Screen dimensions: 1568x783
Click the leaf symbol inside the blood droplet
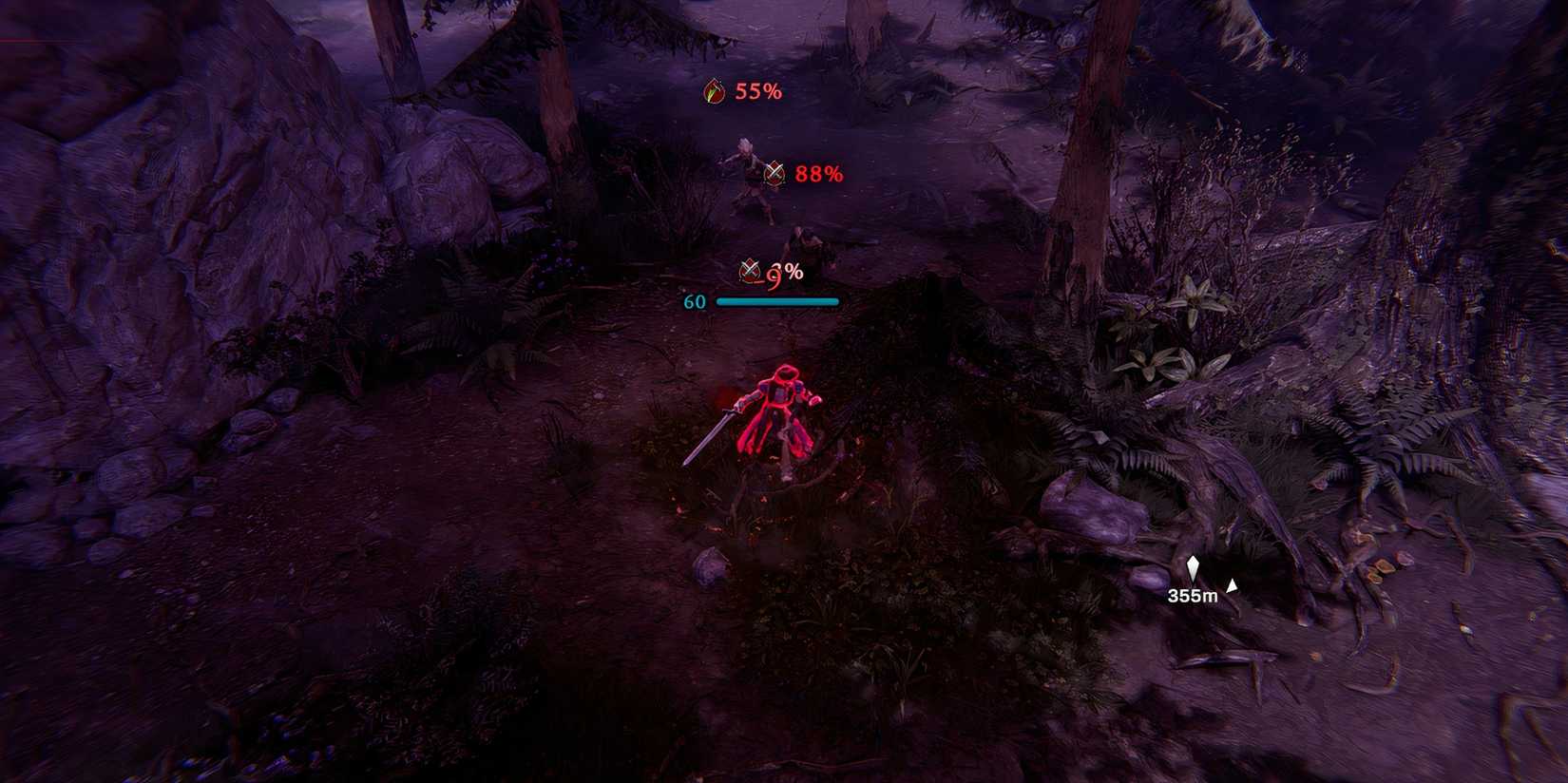tap(711, 92)
